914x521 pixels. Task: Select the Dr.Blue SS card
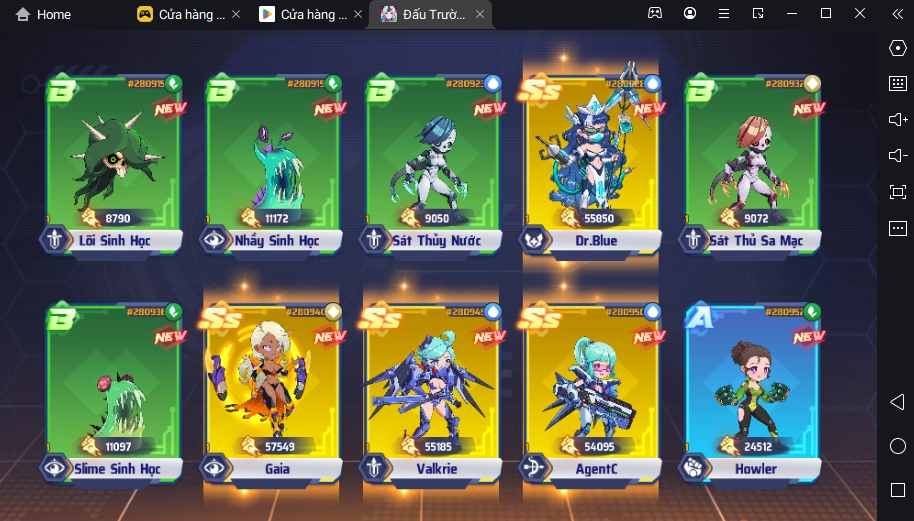592,160
